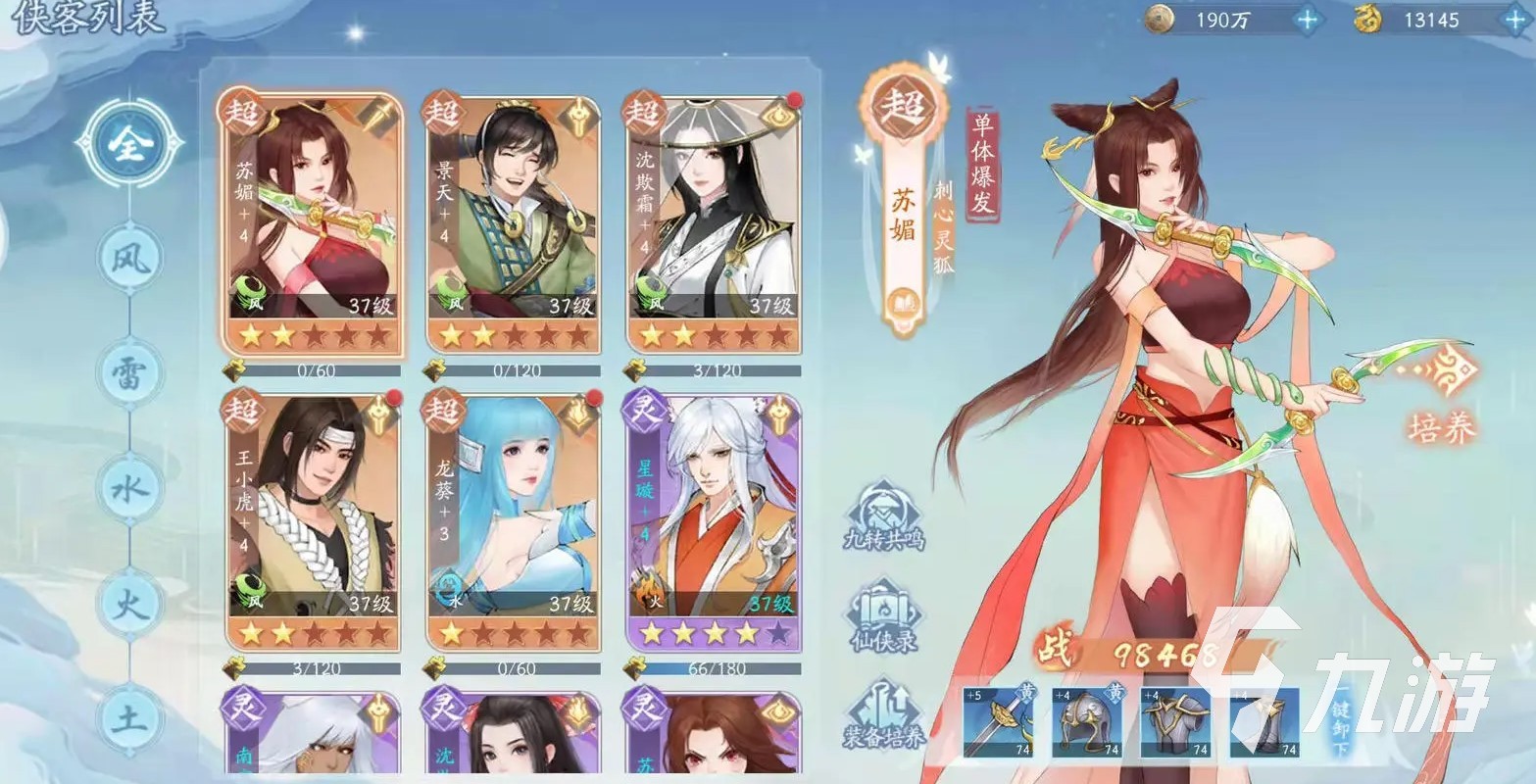The image size is (1536, 784).
Task: Switch to the 风 wind filter
Action: 129,258
